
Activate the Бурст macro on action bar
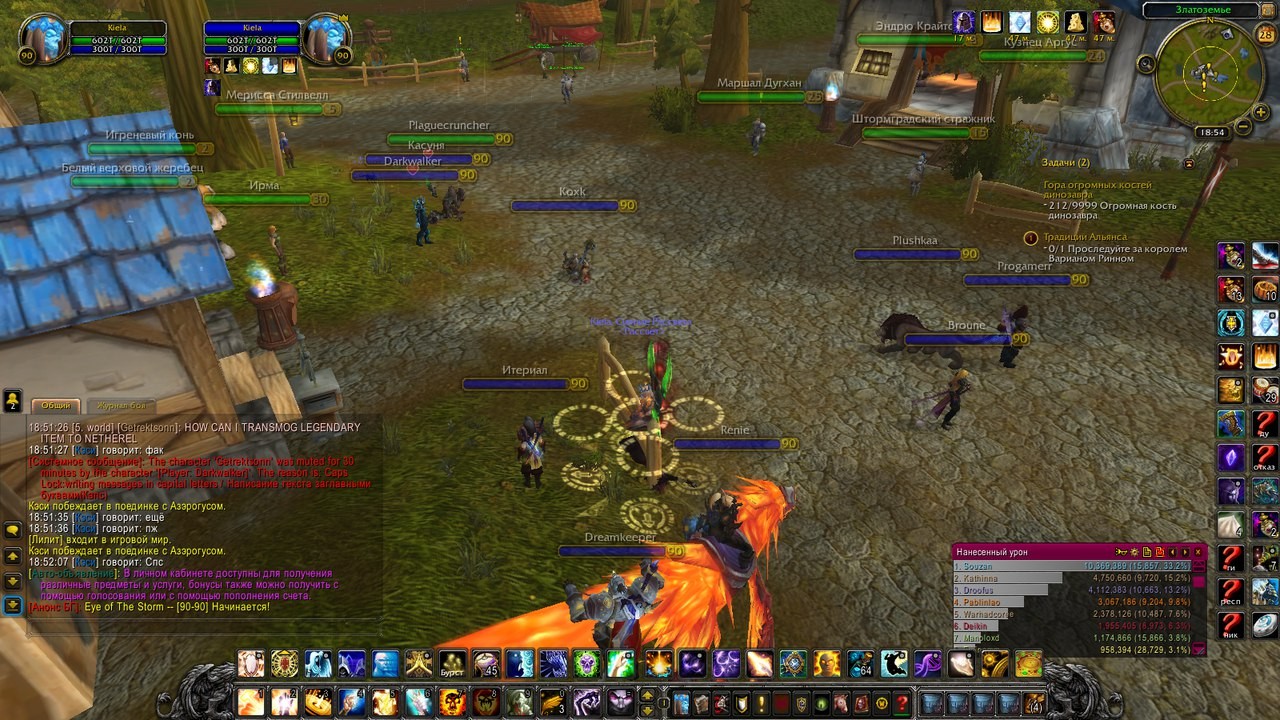tap(453, 664)
